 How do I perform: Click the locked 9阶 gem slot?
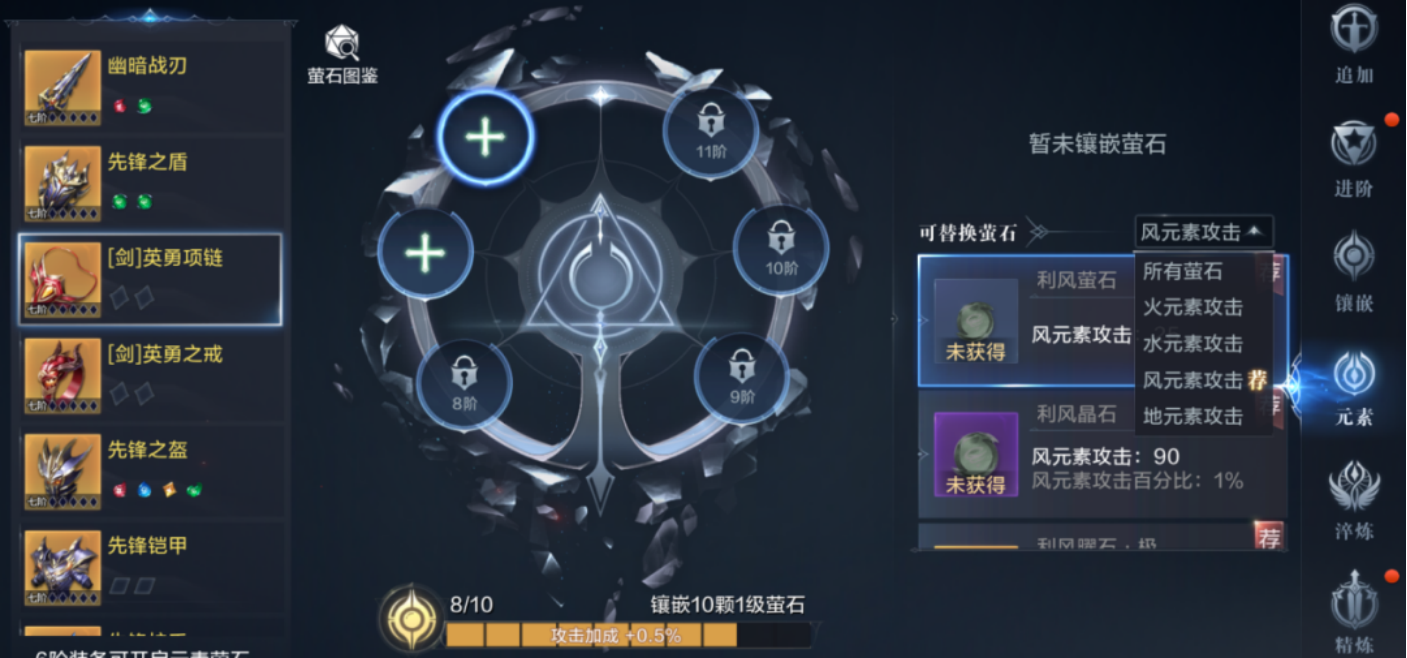741,375
